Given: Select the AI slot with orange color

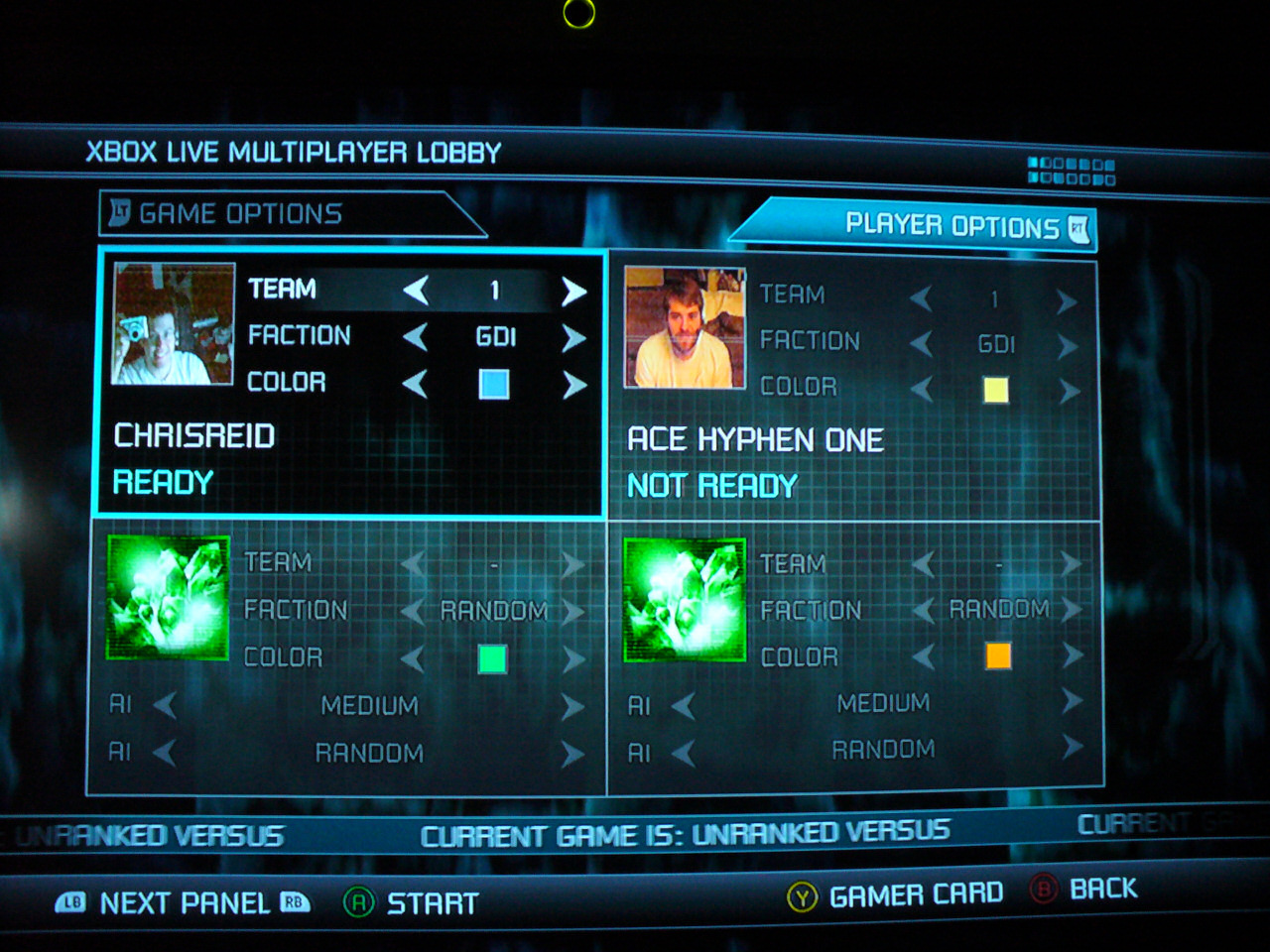Looking at the screenshot, I should click(684, 599).
